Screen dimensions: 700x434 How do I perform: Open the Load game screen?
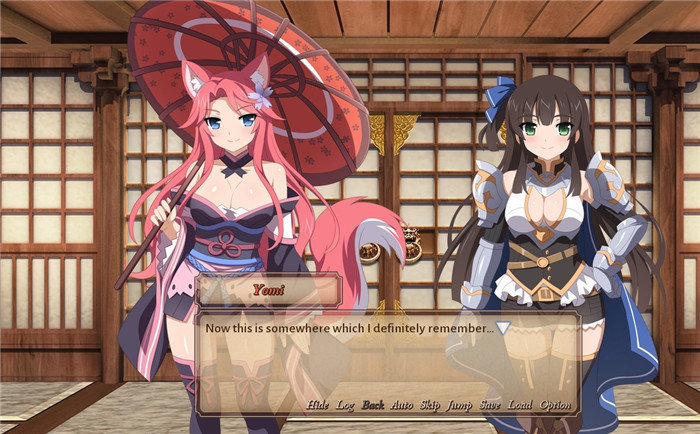pyautogui.click(x=520, y=405)
